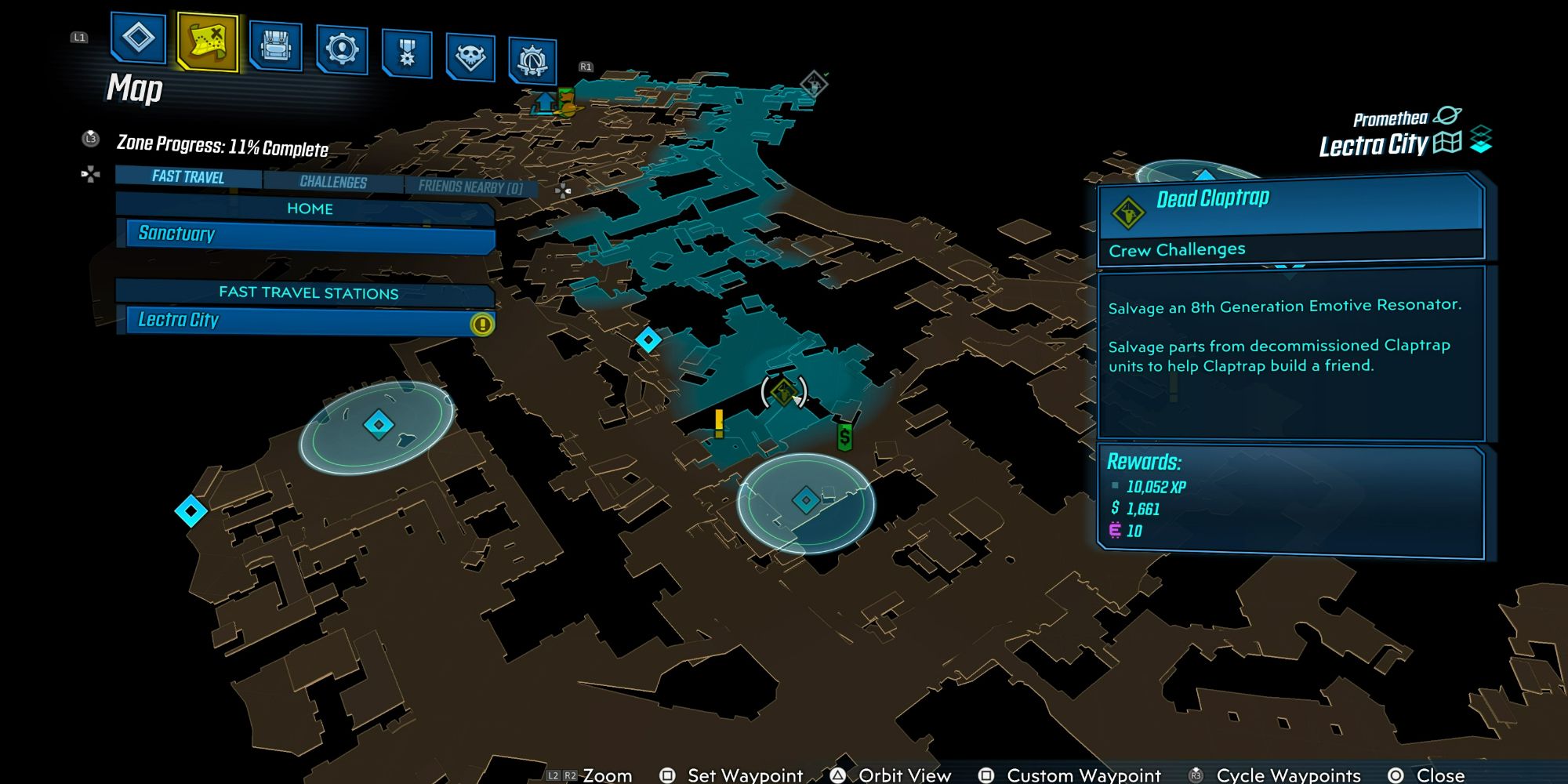Open the Promethea planet icon
This screenshot has height=784, width=1568.
click(1447, 116)
